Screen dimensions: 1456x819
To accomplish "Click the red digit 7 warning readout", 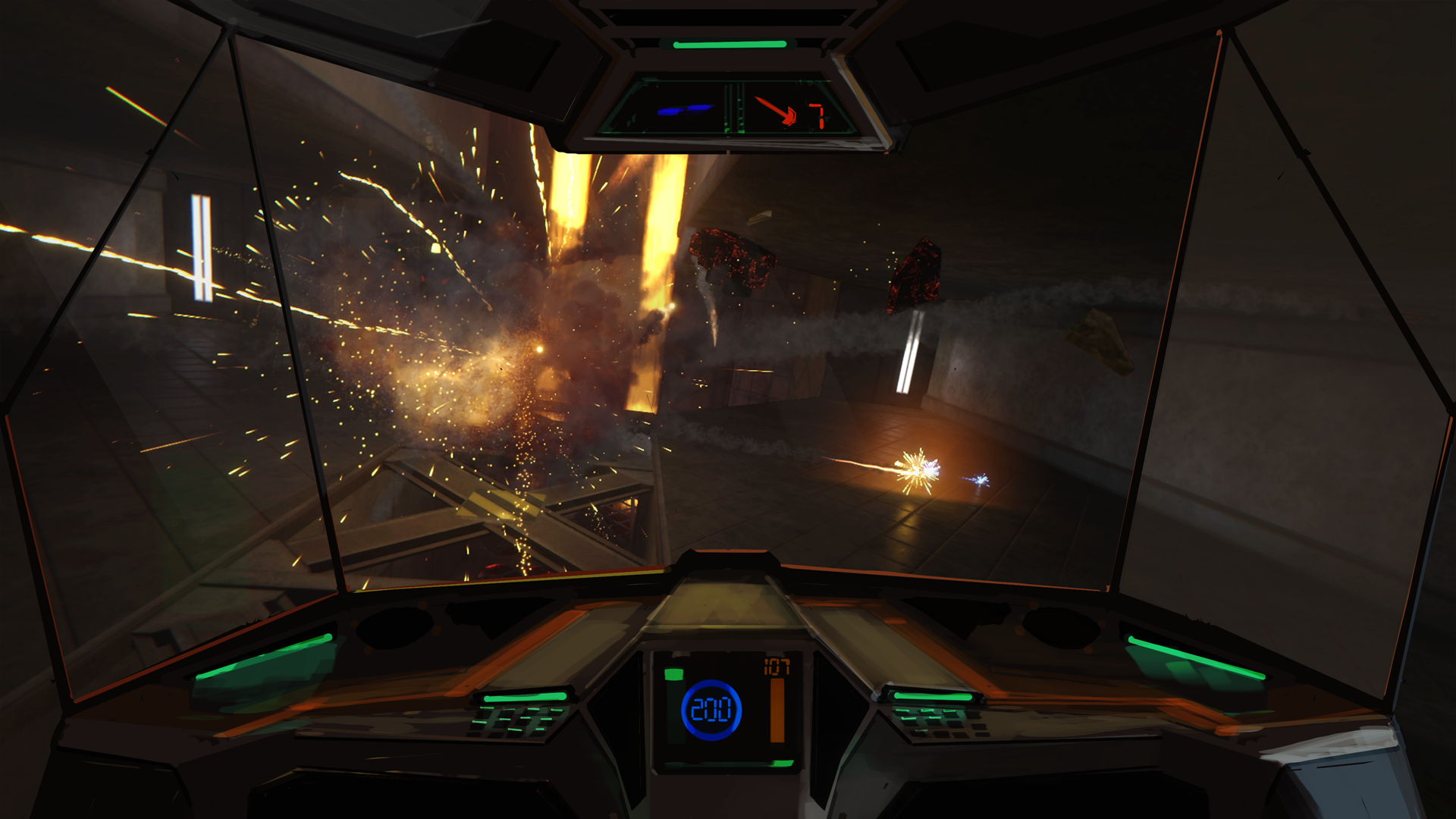I will point(819,114).
